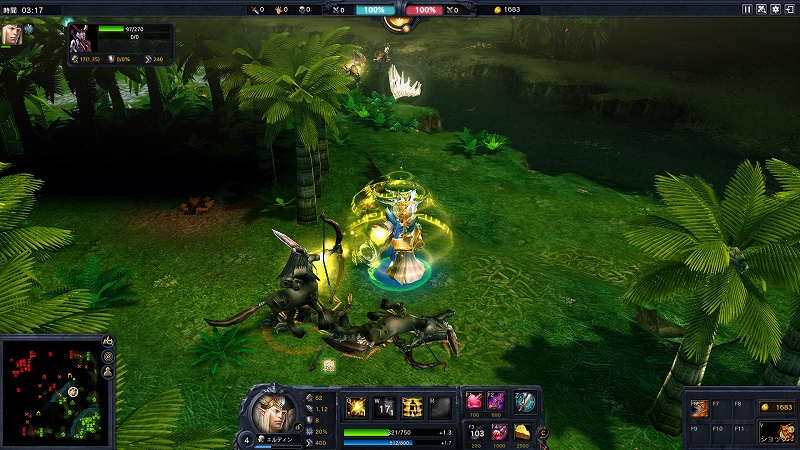
Task: Click the exit icon in the top-right corner
Action: click(790, 9)
